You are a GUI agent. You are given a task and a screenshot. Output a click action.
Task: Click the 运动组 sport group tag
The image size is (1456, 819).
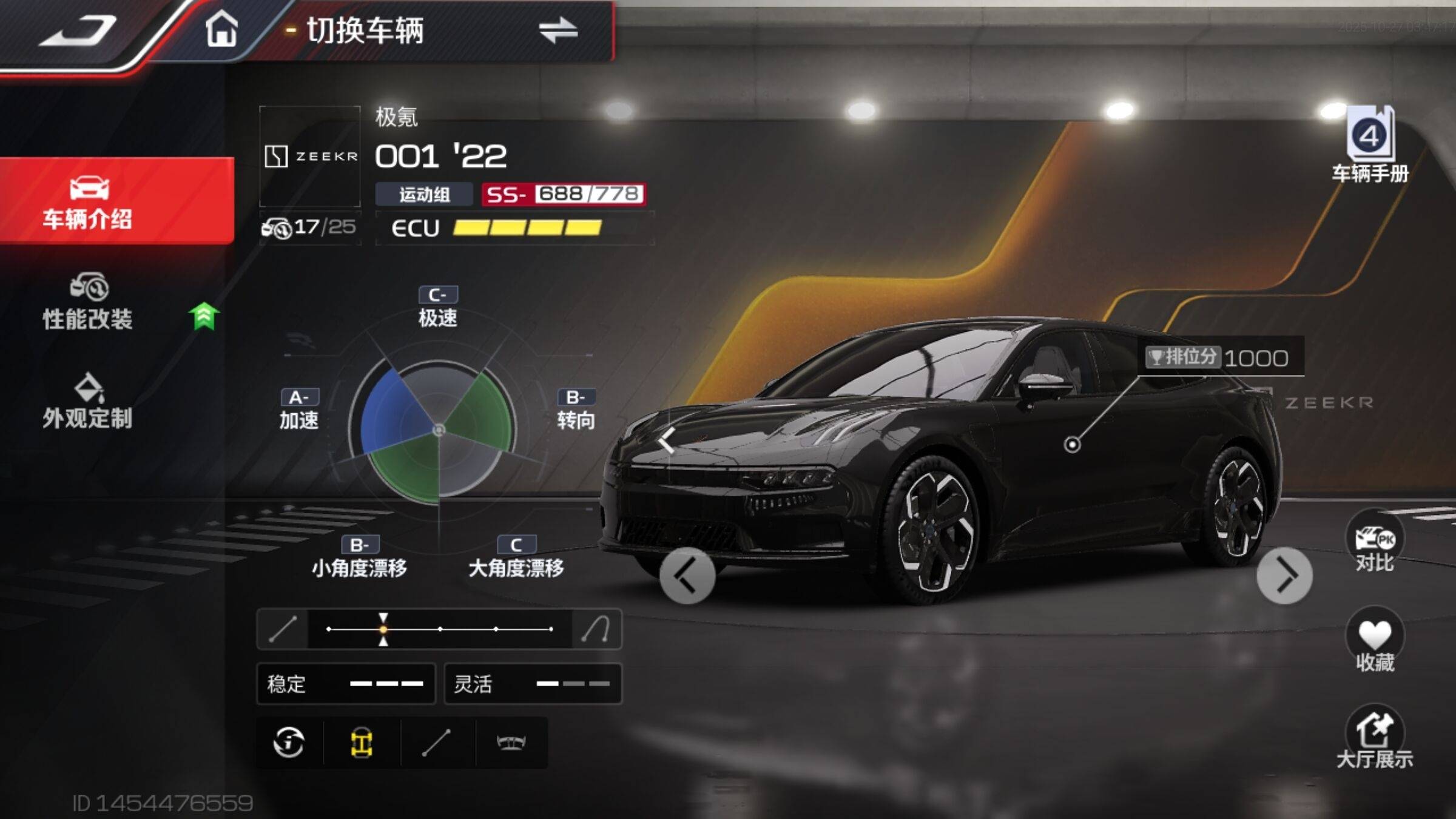(424, 195)
